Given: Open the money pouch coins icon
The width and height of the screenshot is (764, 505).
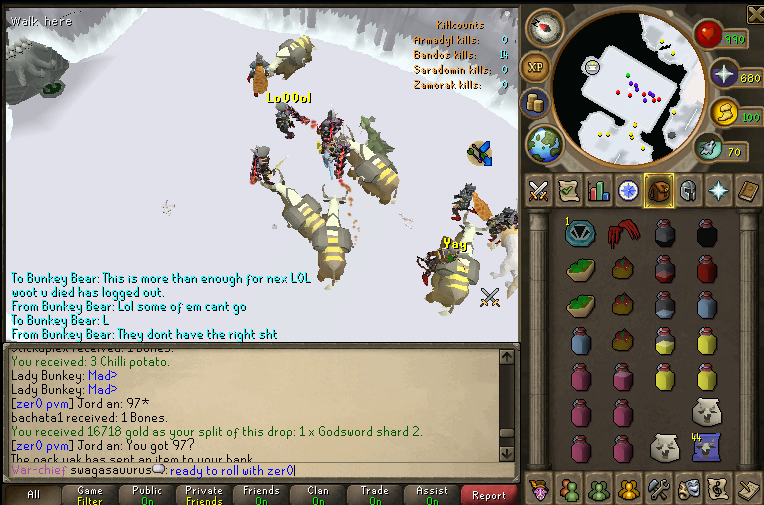Looking at the screenshot, I should click(x=535, y=103).
